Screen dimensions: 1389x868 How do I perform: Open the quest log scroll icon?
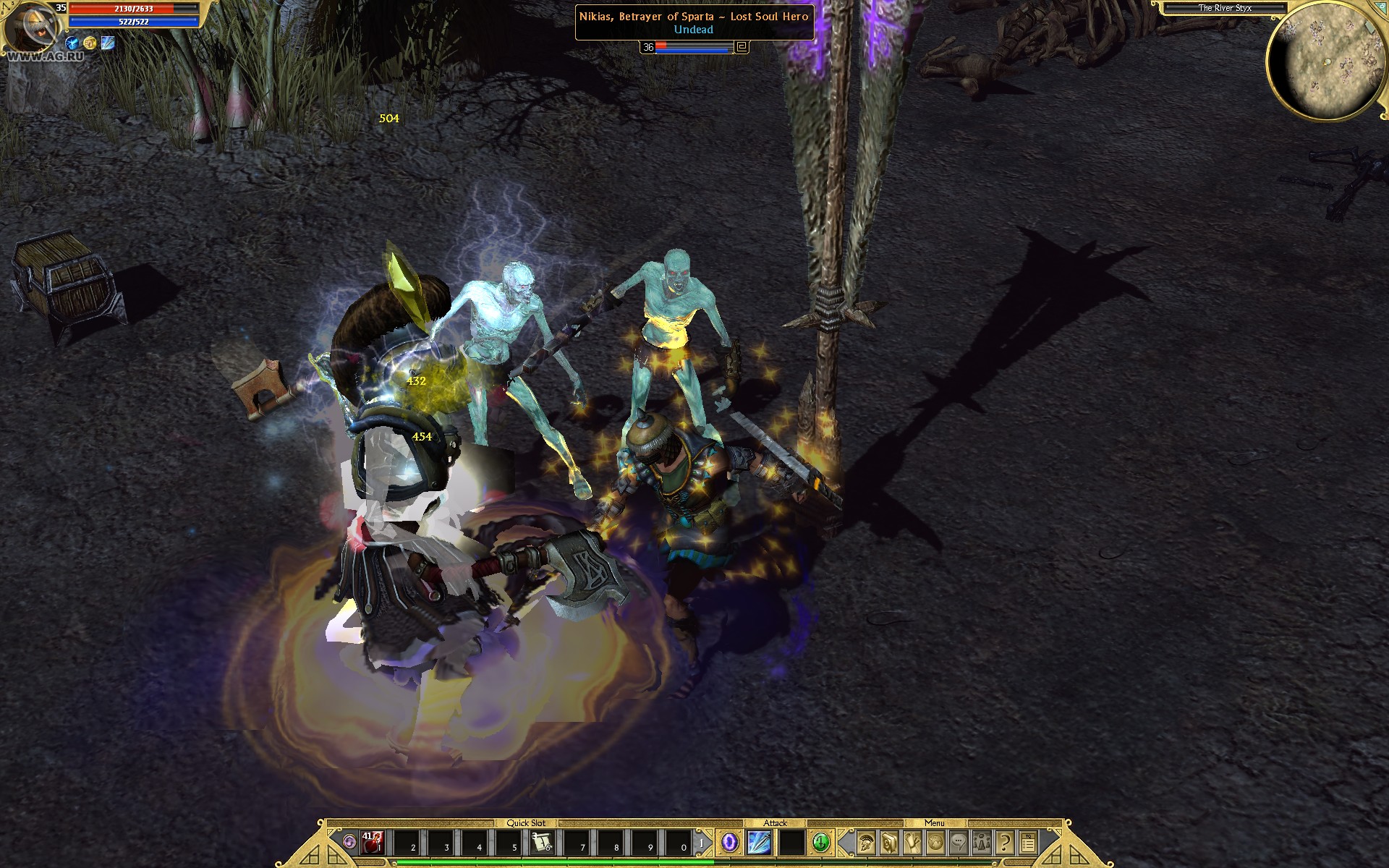[x=913, y=843]
